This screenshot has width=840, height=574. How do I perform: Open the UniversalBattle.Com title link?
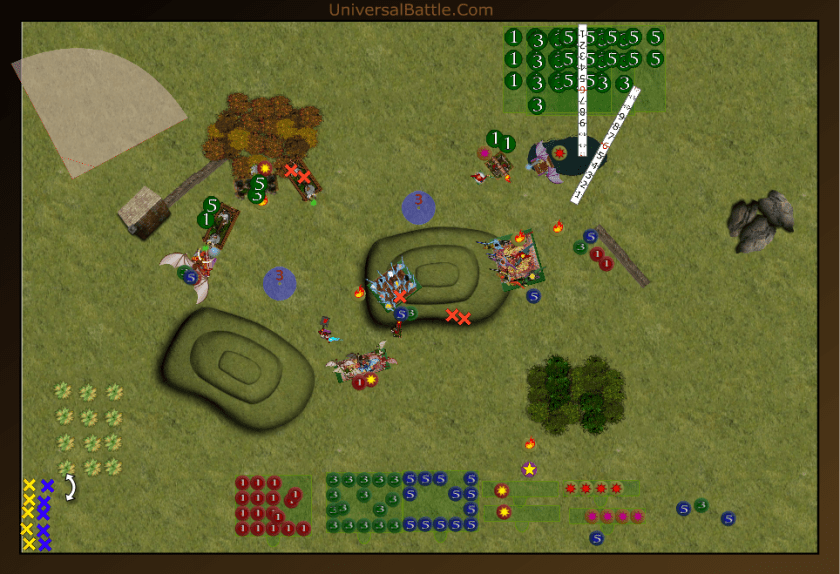pyautogui.click(x=410, y=10)
